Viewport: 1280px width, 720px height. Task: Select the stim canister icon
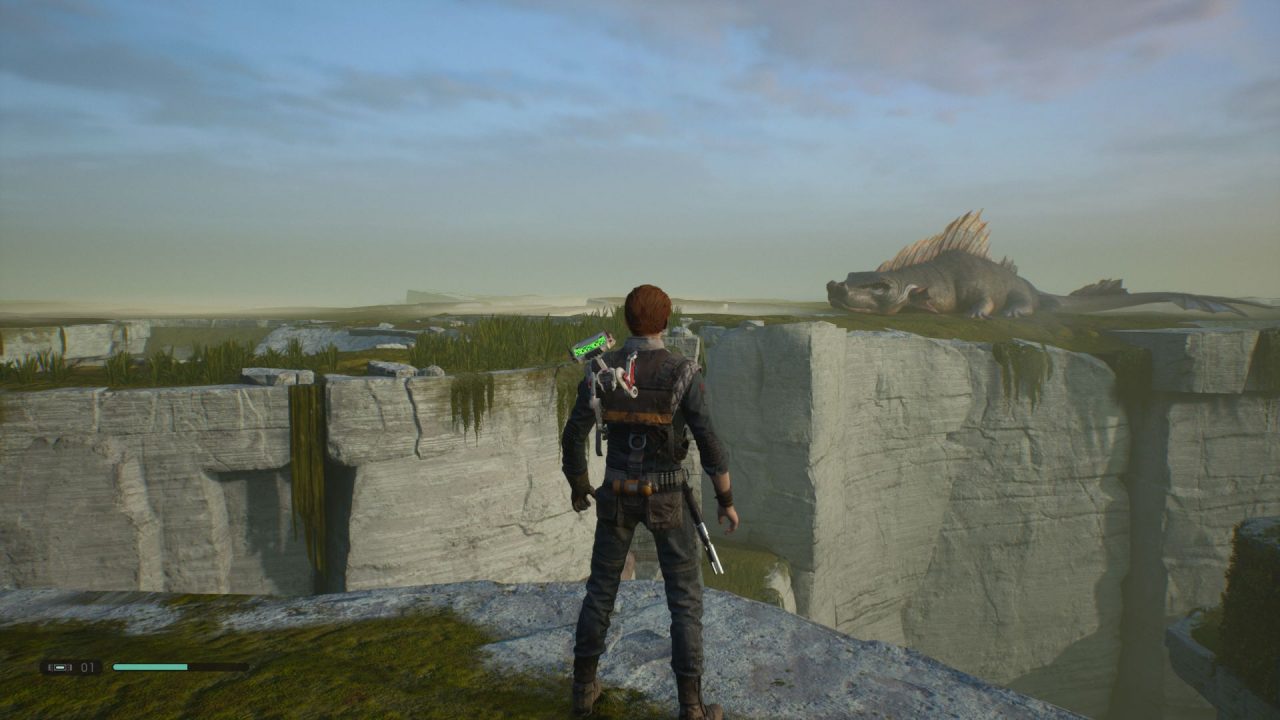(x=59, y=667)
